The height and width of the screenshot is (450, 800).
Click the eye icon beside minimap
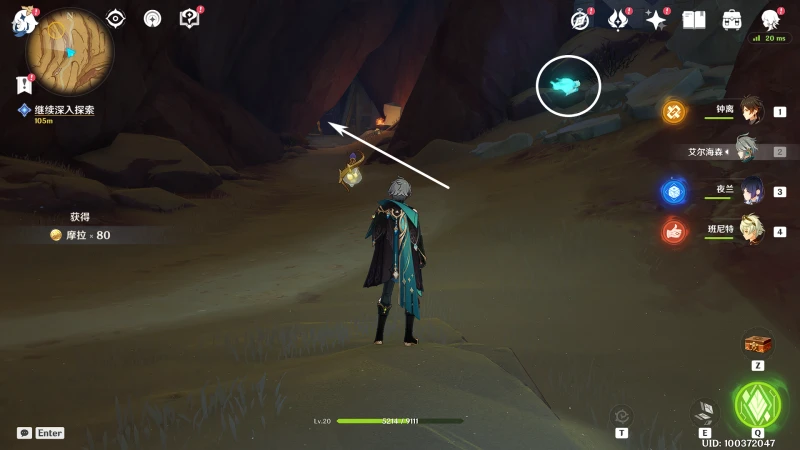click(x=115, y=18)
